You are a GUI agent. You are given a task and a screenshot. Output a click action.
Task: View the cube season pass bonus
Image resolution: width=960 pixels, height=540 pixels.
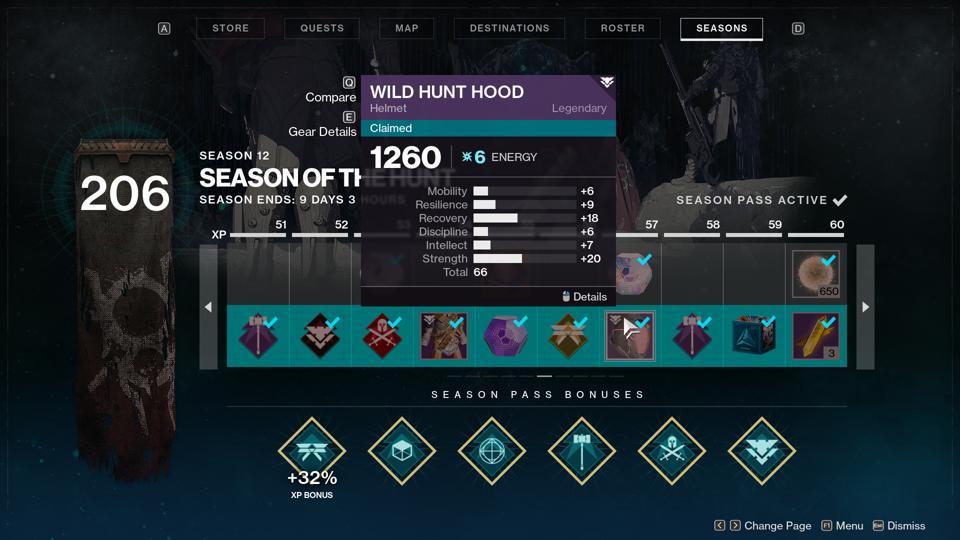pyautogui.click(x=402, y=451)
